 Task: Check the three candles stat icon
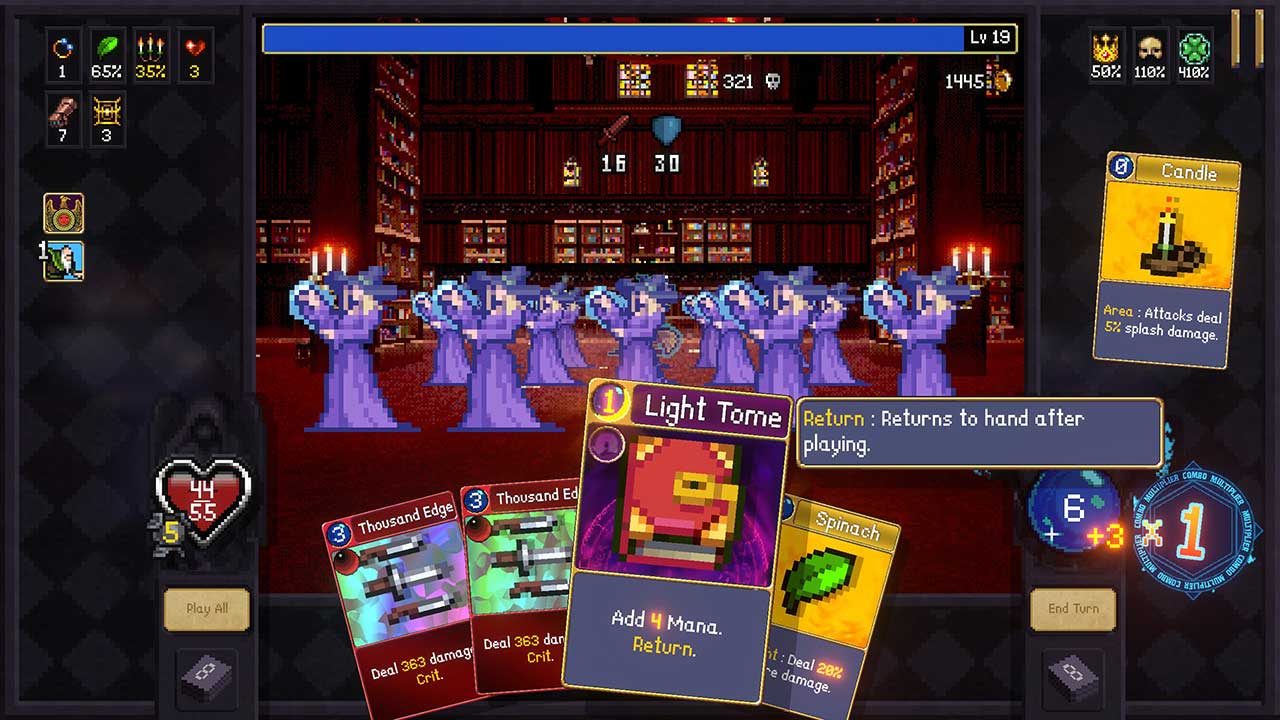(150, 47)
